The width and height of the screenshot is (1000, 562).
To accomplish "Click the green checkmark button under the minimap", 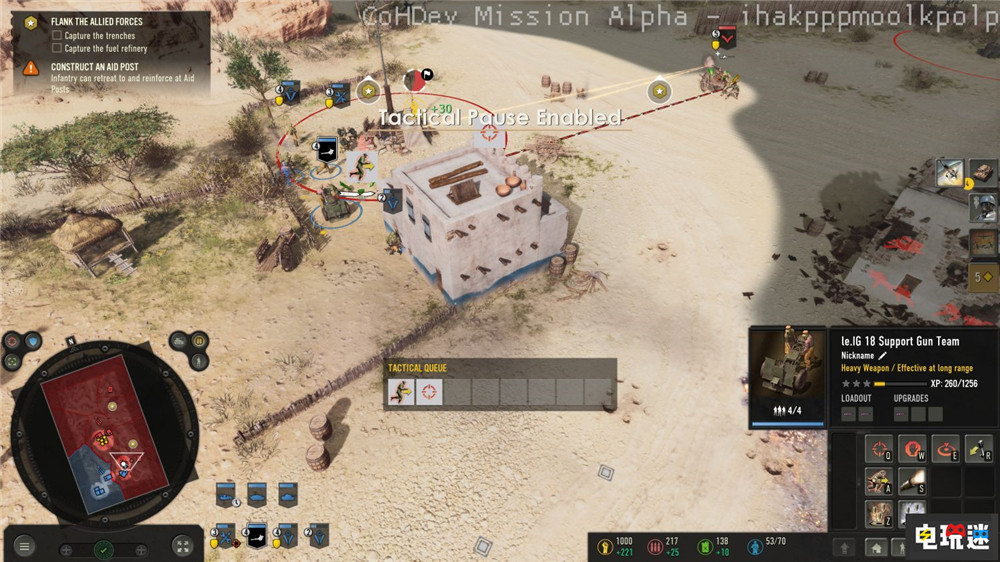I will 103,549.
